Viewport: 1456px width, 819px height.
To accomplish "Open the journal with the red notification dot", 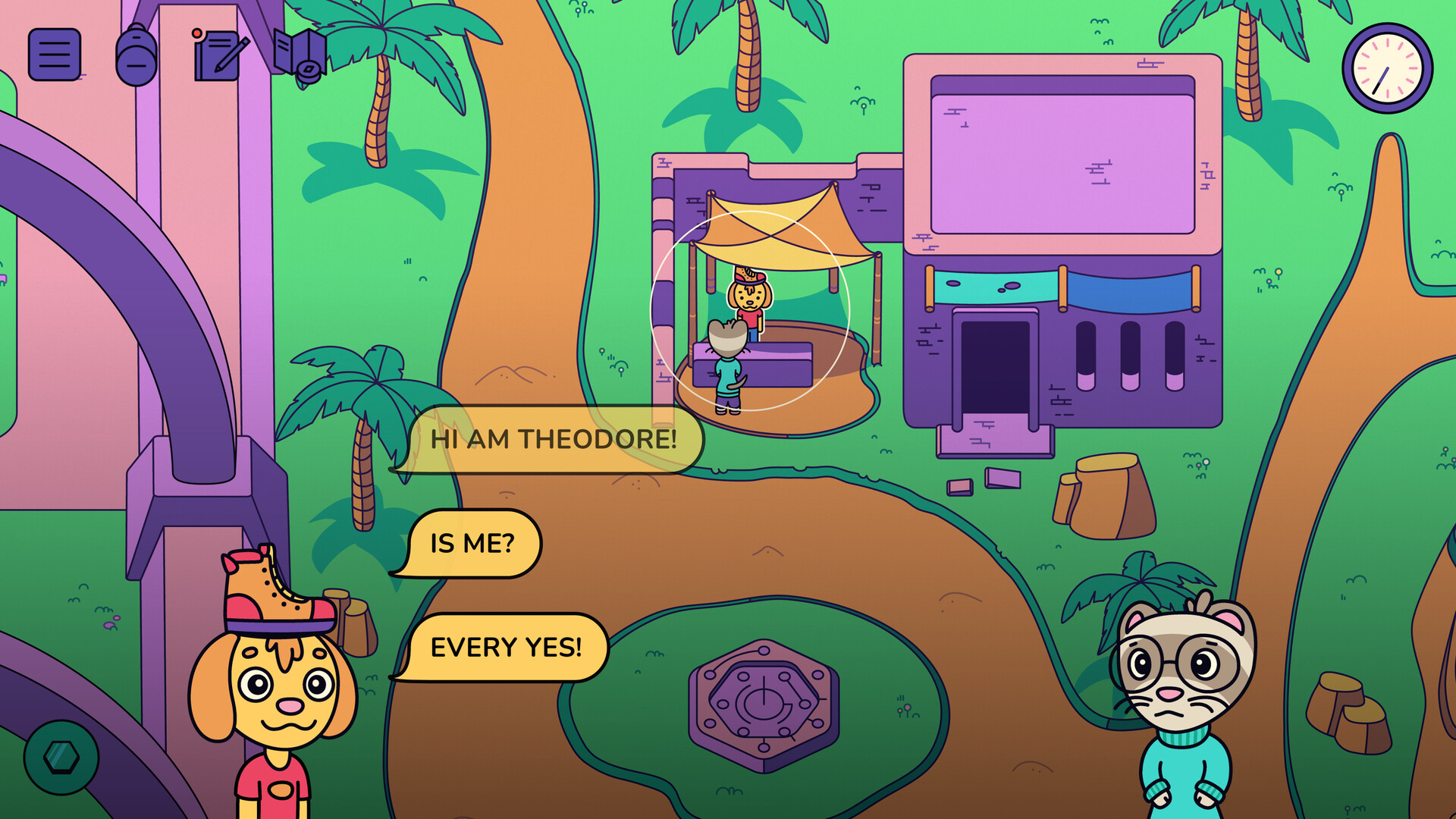I will [x=218, y=55].
